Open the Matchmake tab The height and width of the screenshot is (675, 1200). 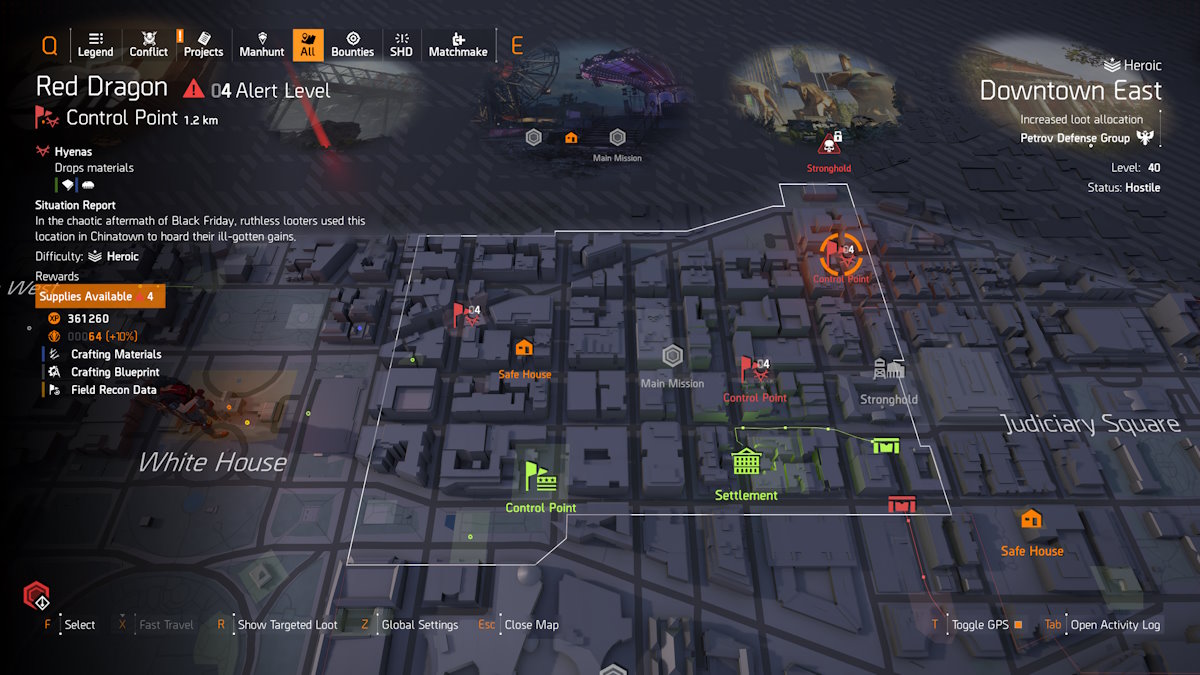[458, 44]
